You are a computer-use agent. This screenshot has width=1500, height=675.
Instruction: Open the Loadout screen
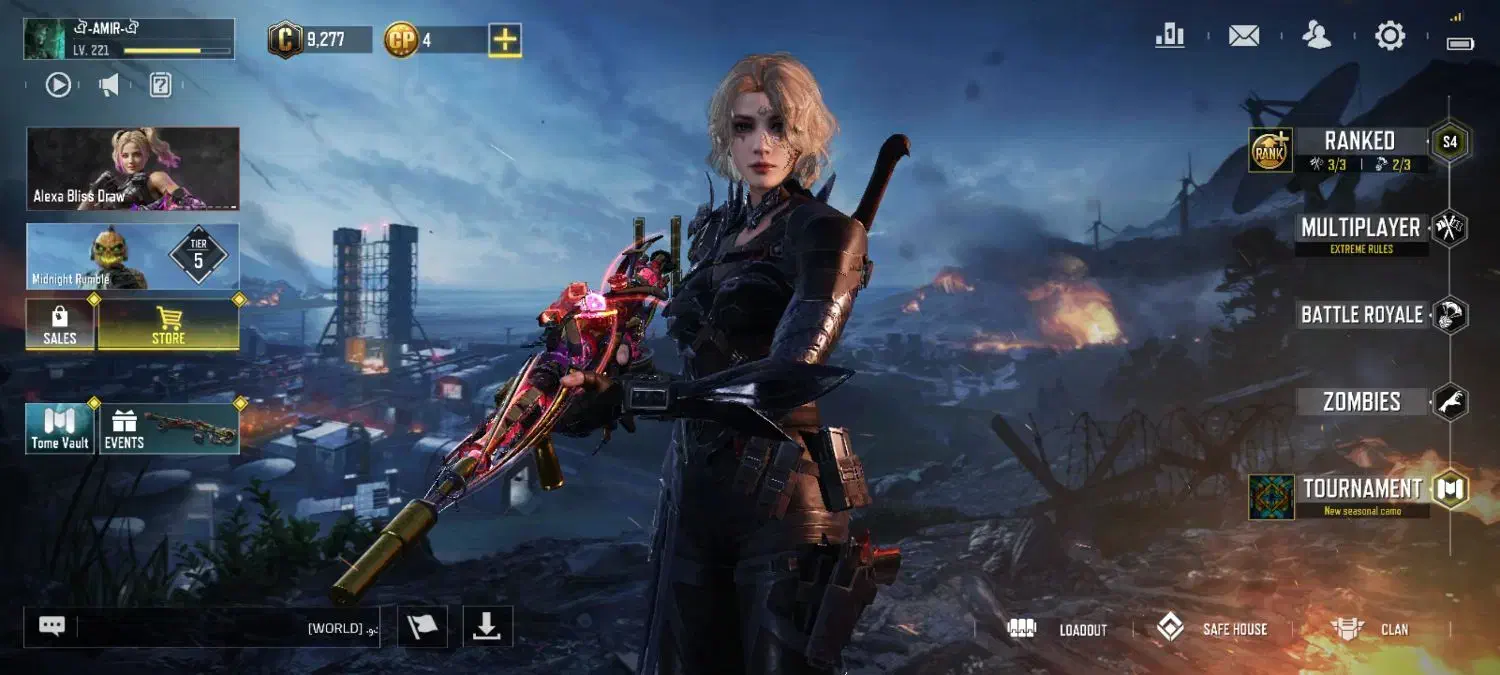(x=1060, y=629)
